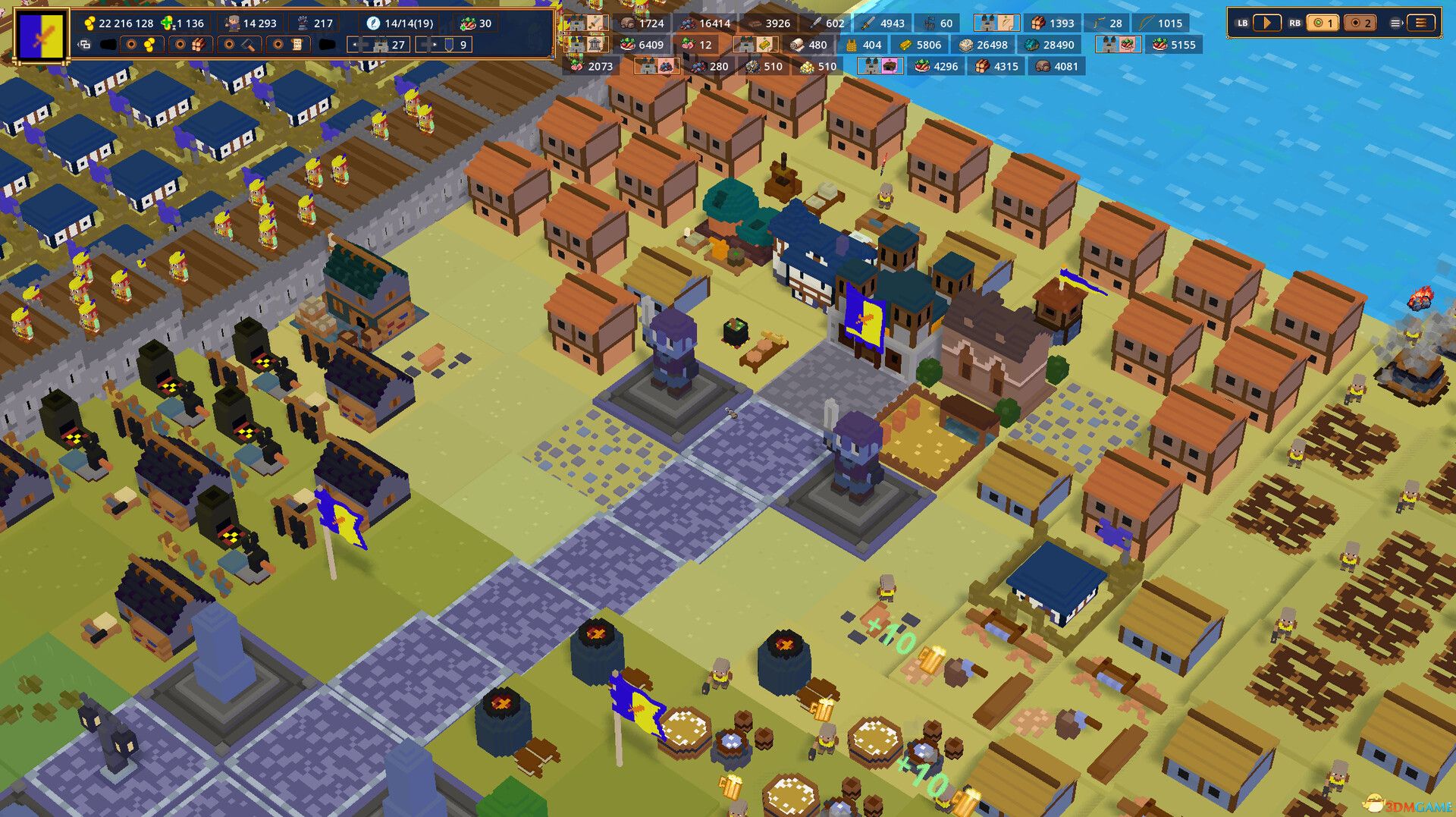1456x817 pixels.
Task: Toggle the hammer notification filter
Action: click(x=240, y=44)
